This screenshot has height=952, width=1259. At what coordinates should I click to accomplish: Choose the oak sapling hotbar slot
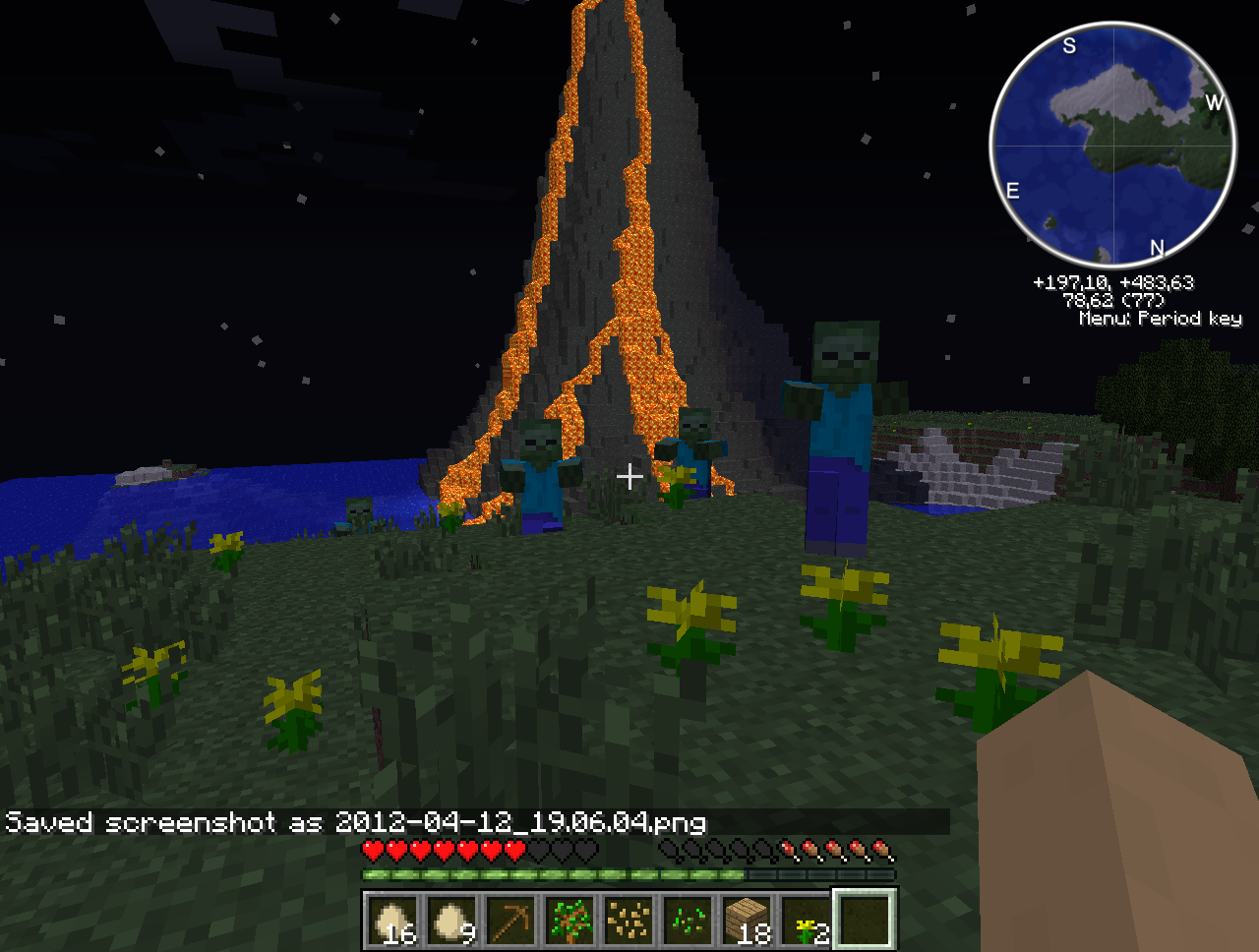click(570, 921)
